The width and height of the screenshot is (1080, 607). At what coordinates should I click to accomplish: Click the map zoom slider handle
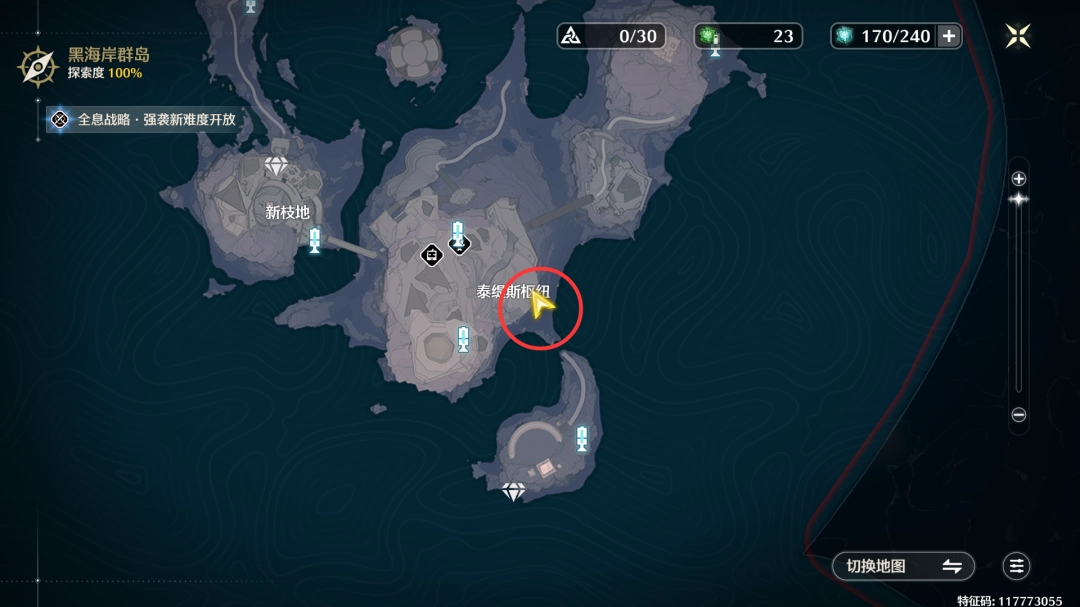click(x=1019, y=199)
